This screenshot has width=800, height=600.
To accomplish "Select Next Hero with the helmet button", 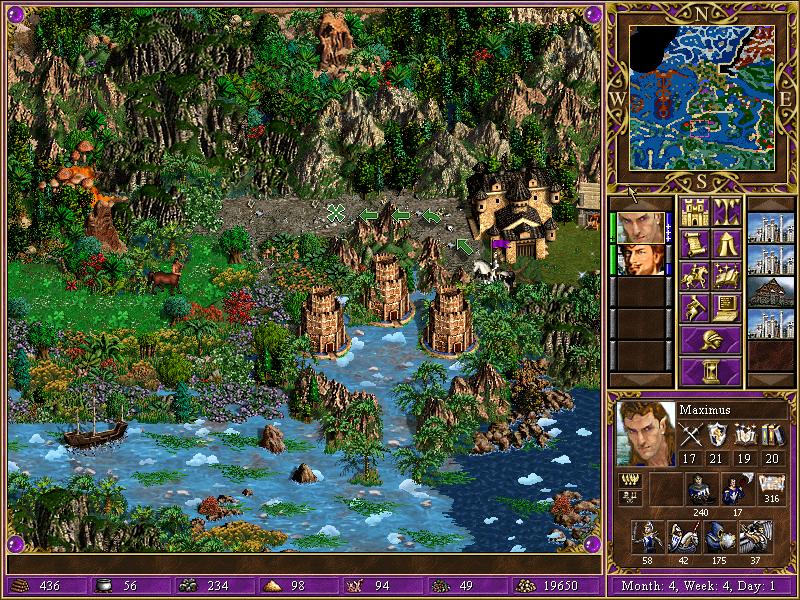I will (x=710, y=339).
